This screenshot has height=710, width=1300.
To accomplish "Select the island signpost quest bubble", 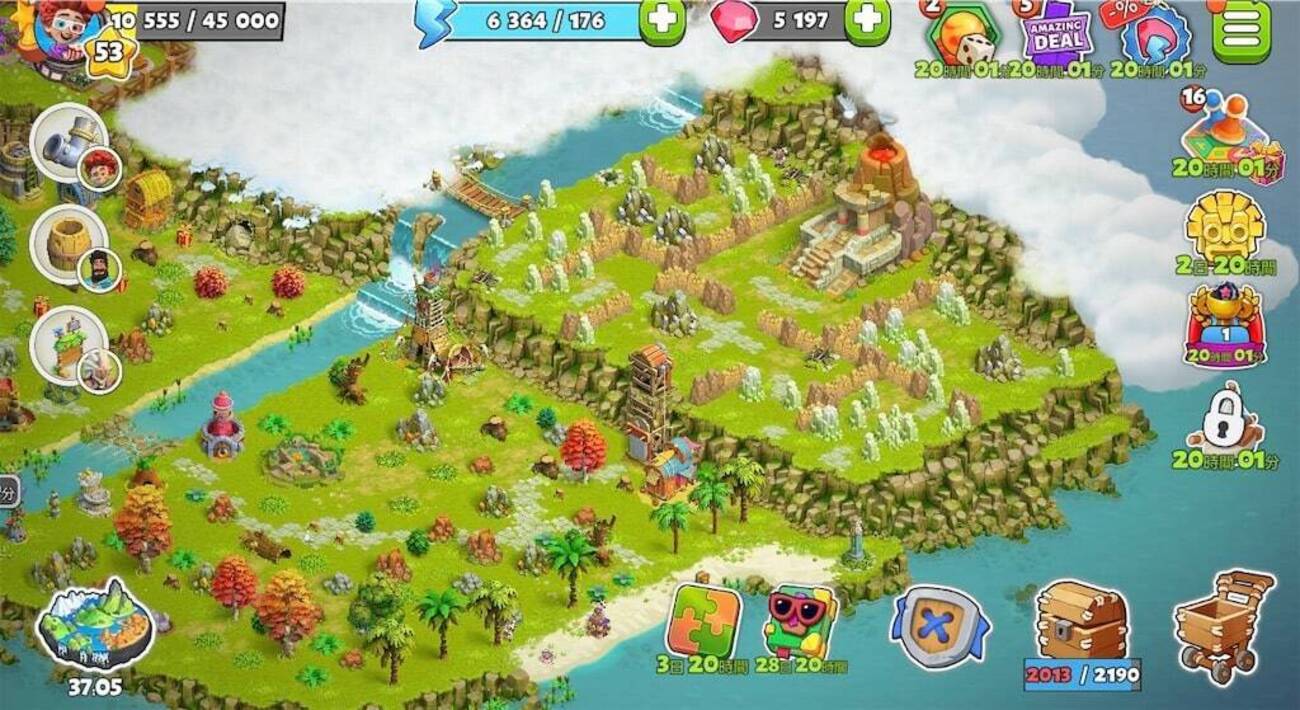I will (68, 345).
